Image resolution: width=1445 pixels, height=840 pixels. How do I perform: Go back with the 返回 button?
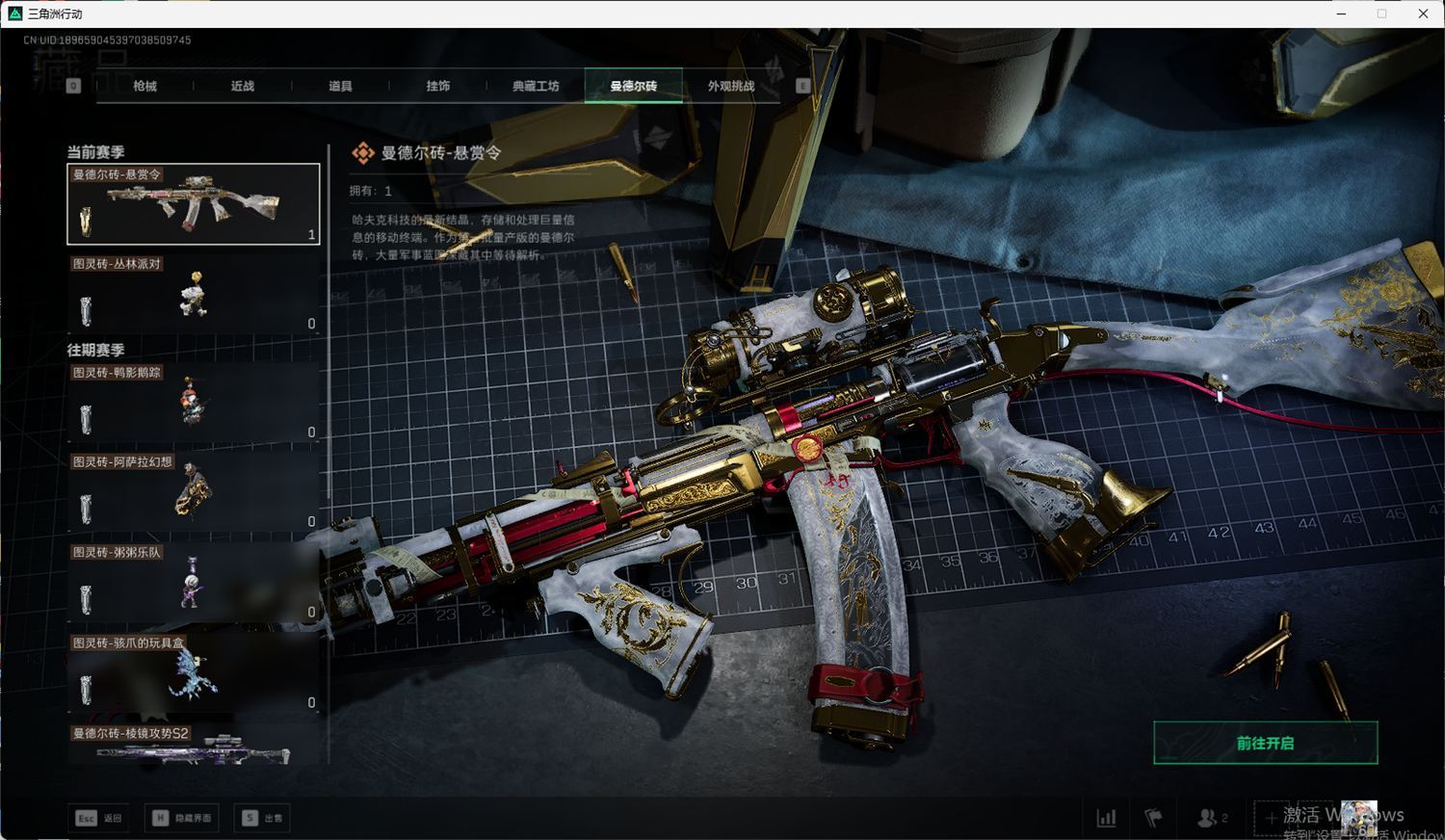(x=100, y=818)
